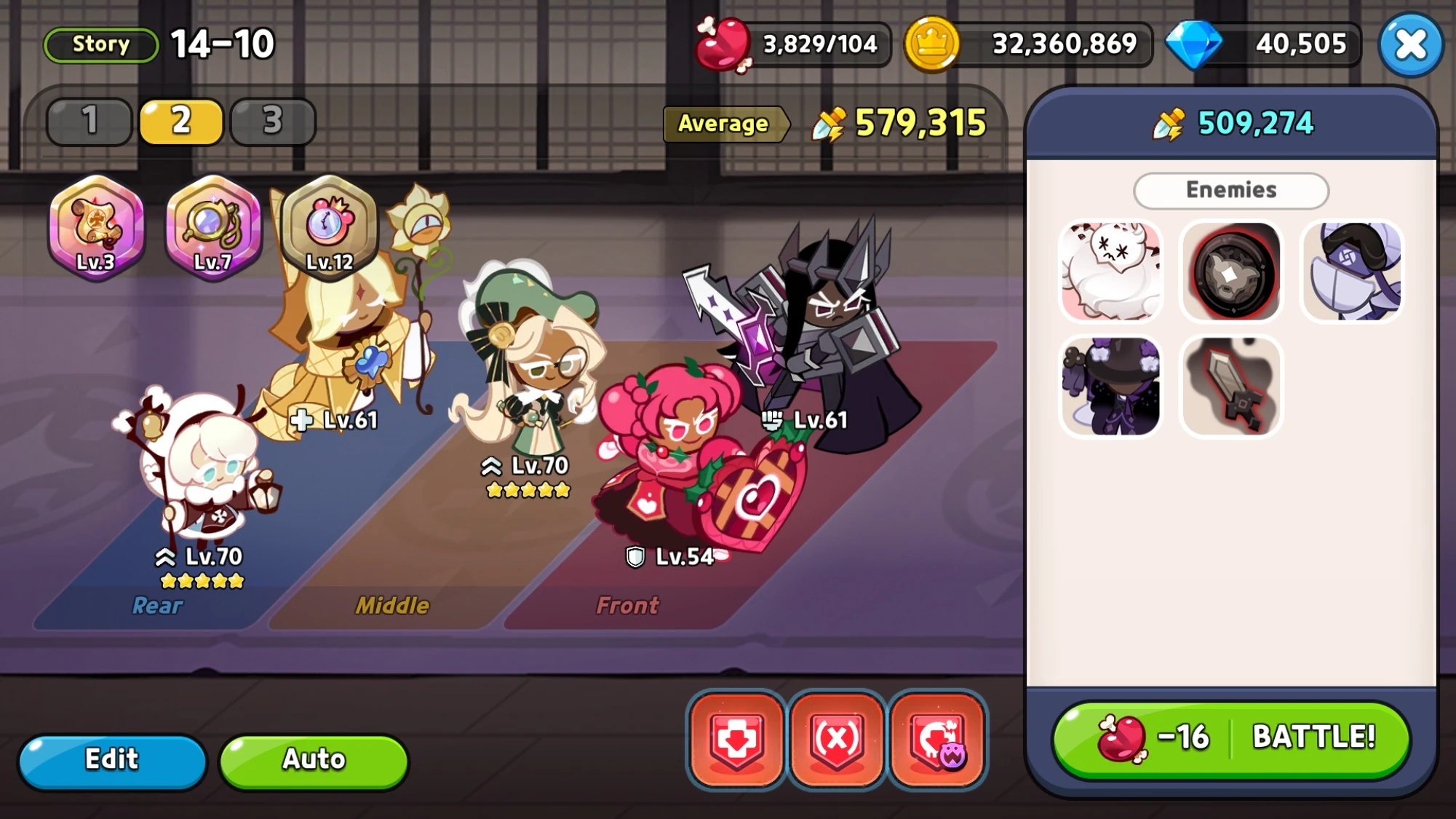Screen dimensions: 1456x819
Task: Click the heart topping currency icon
Action: coord(723,44)
